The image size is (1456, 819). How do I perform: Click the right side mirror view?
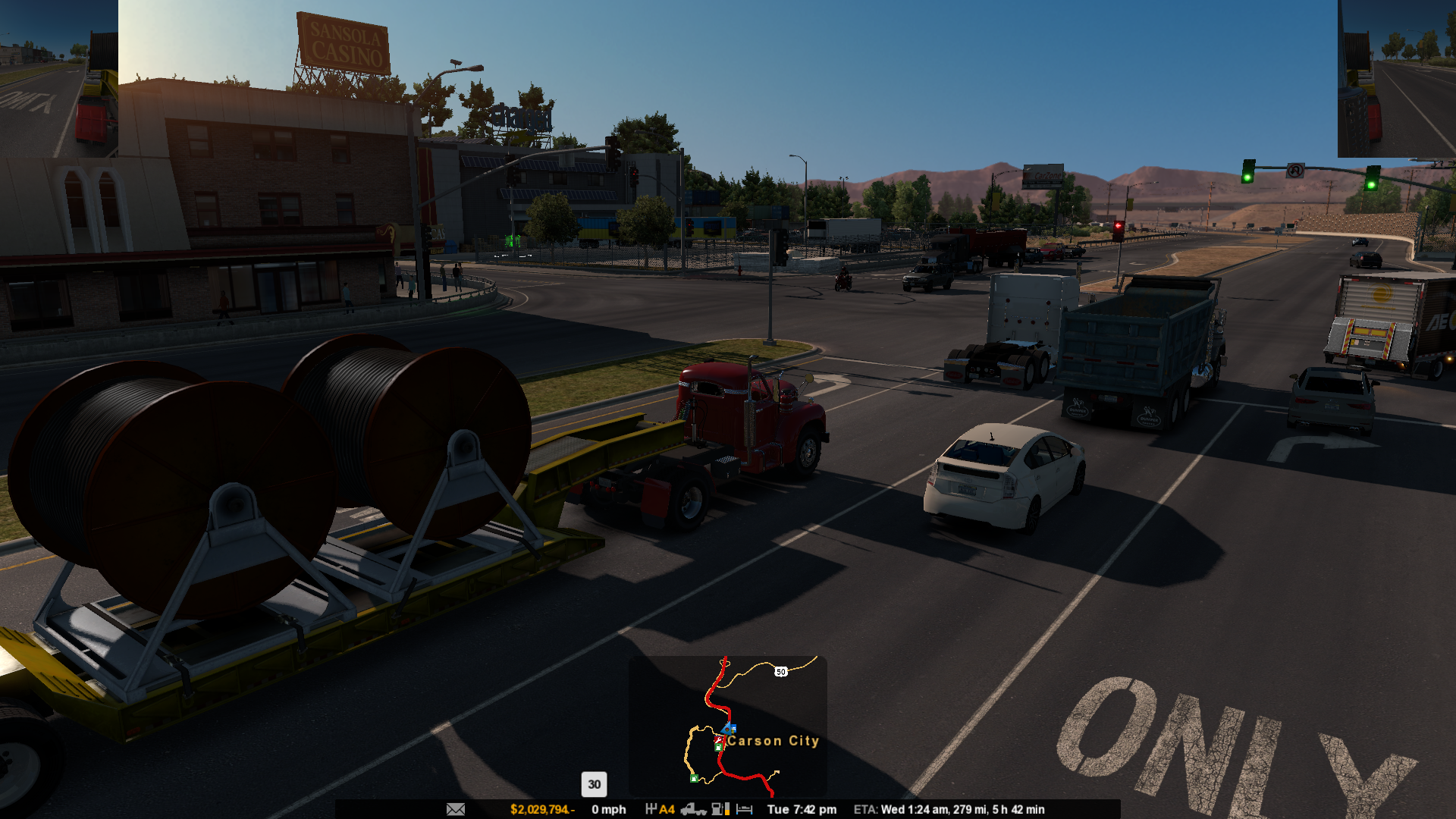coord(1396,79)
